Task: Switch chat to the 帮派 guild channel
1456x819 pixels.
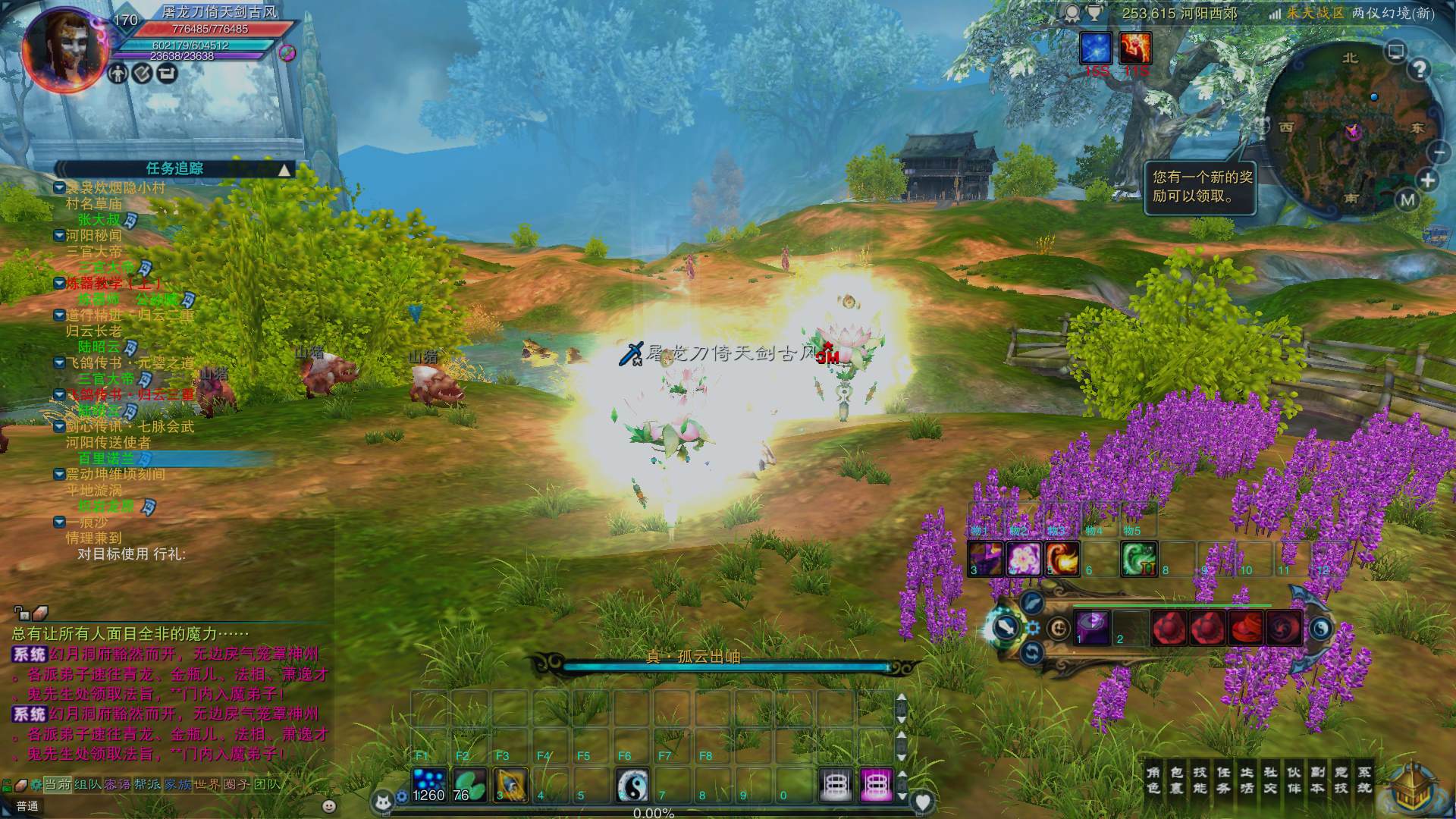Action: (146, 784)
